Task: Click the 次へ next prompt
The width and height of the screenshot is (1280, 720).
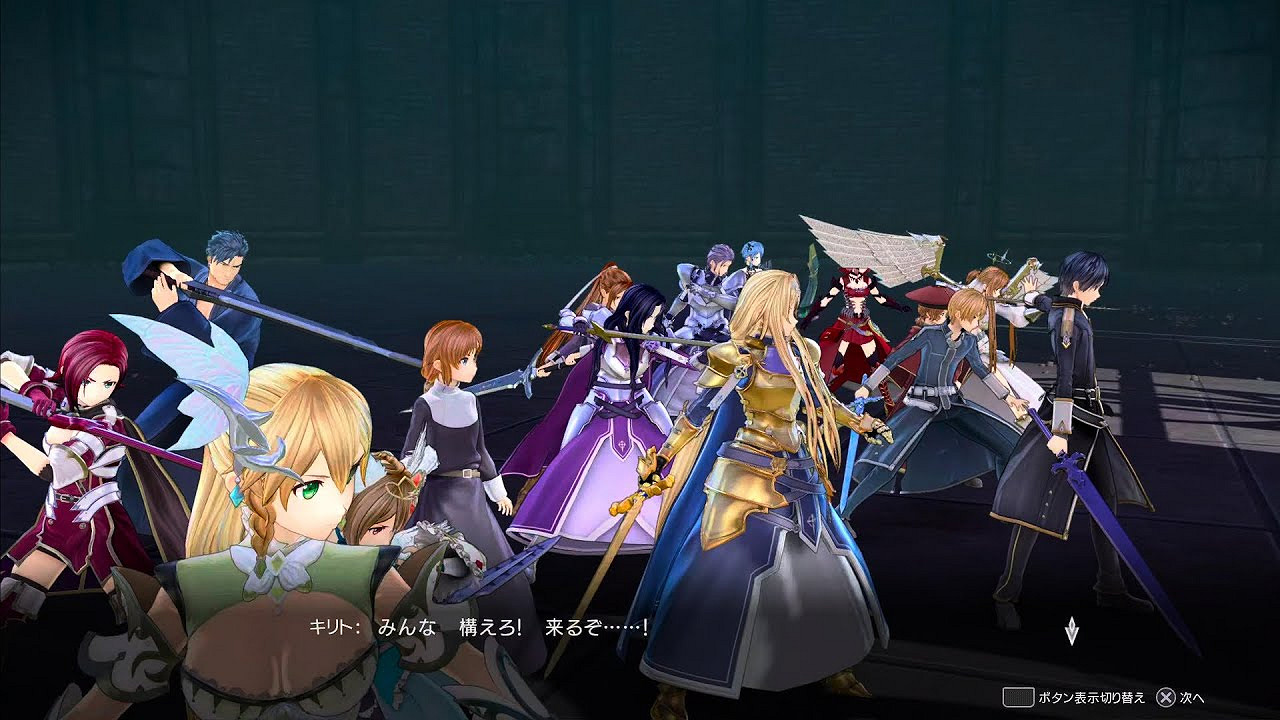Action: pos(1193,699)
